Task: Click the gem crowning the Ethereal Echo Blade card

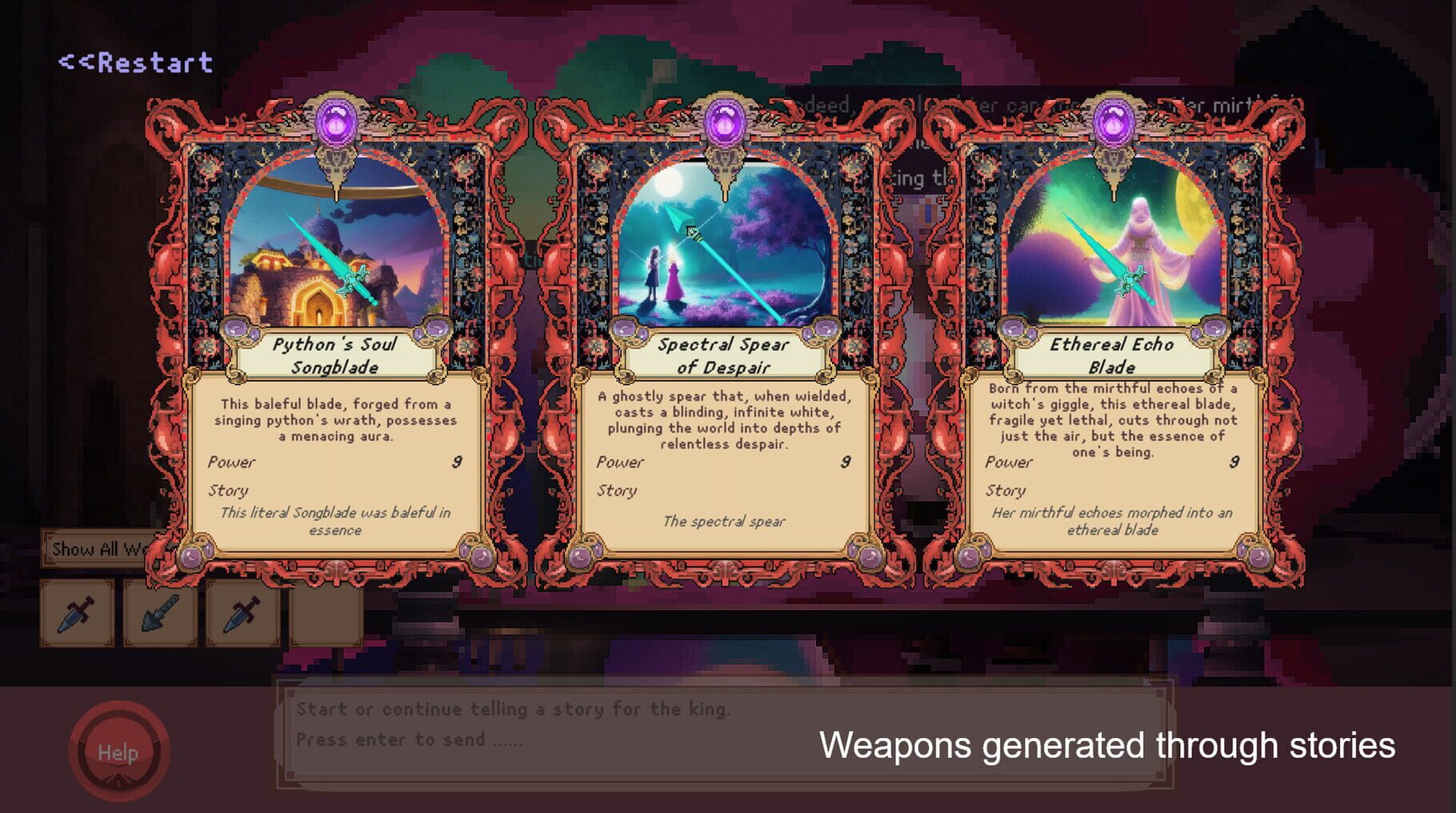Action: tap(1112, 120)
